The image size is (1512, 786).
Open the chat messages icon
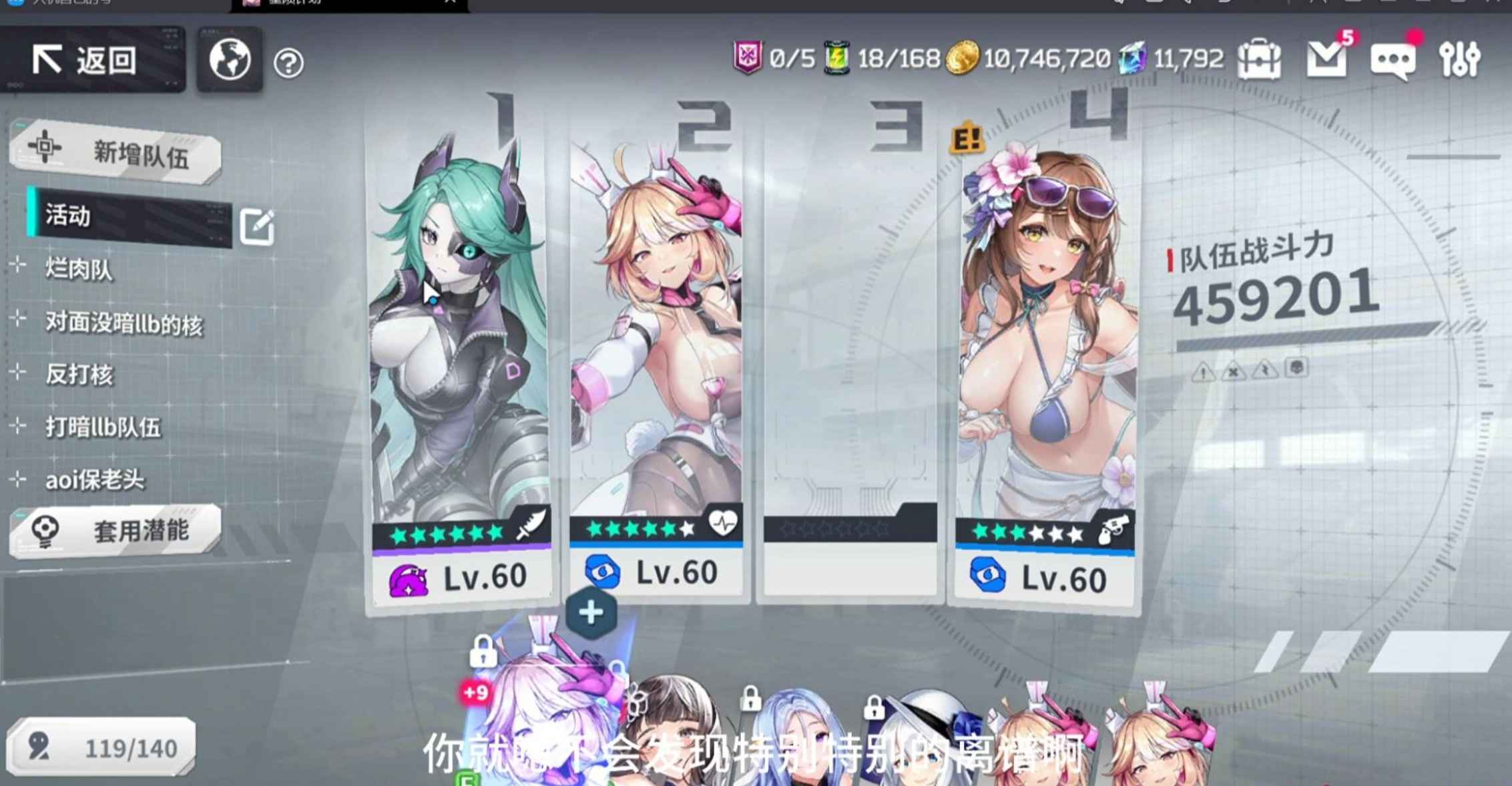[1395, 60]
